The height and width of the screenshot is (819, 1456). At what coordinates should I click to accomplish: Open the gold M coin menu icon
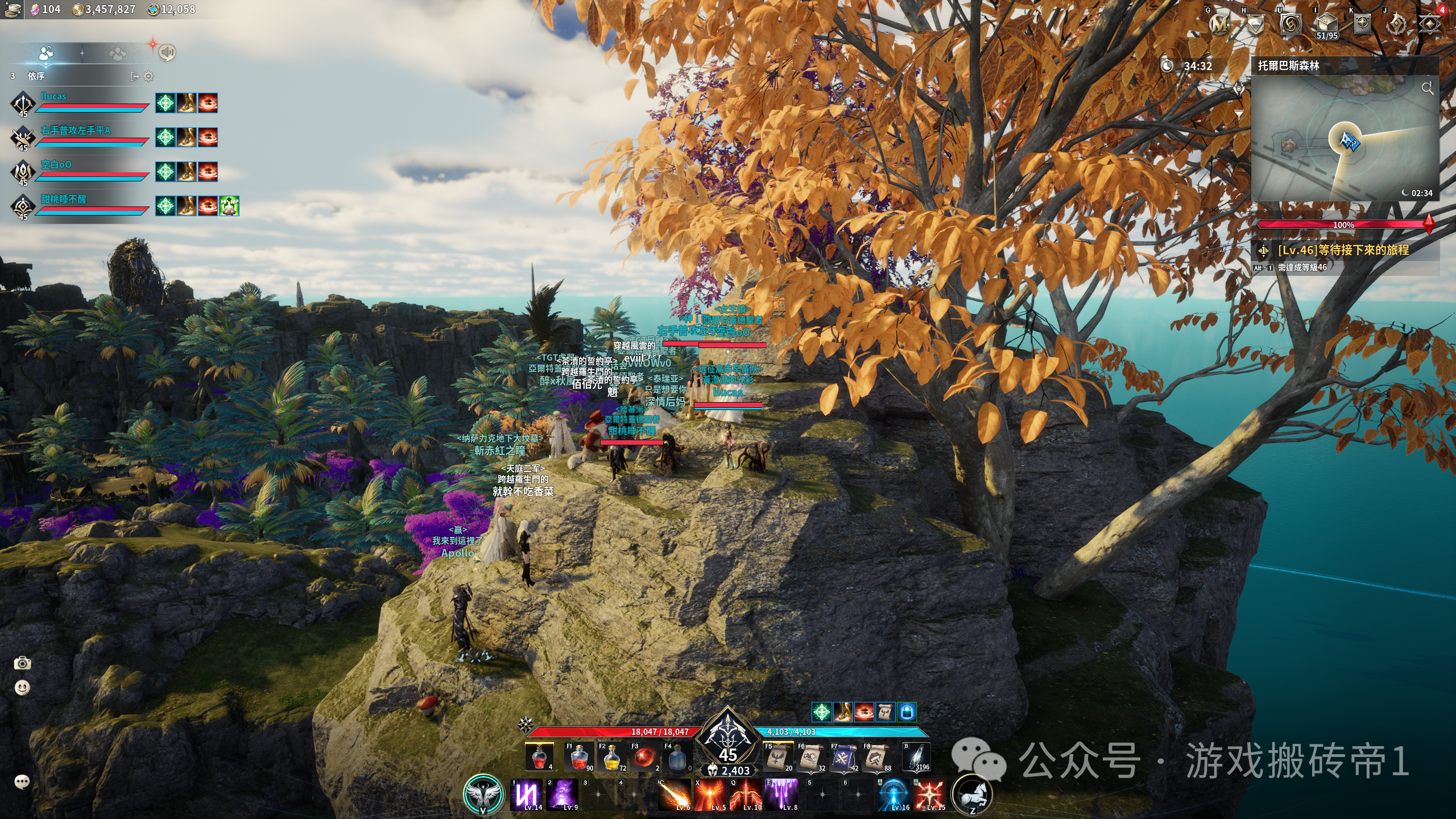pyautogui.click(x=1219, y=24)
